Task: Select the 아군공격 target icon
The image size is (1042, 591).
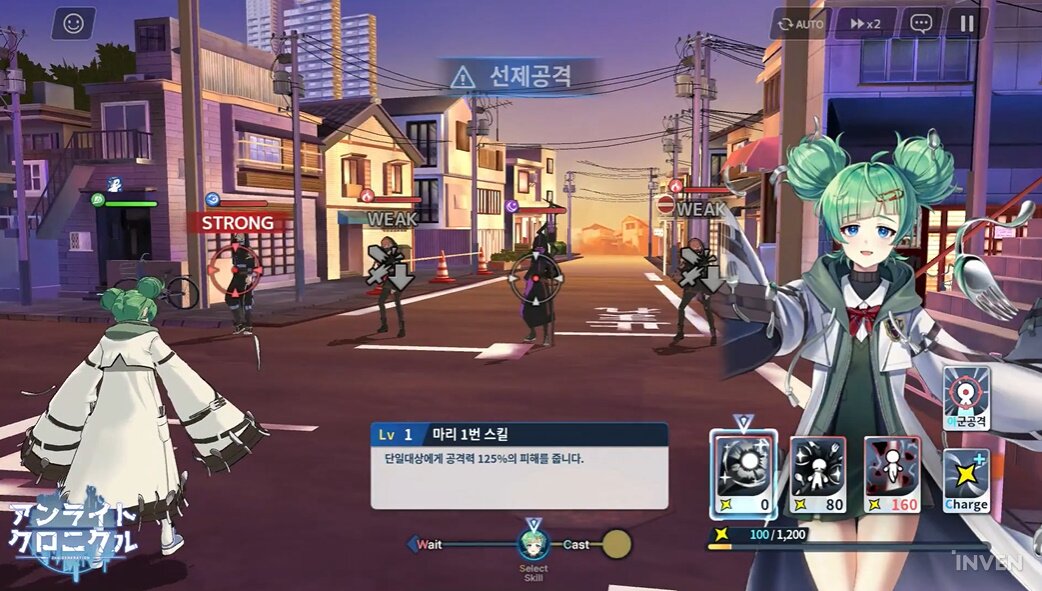Action: tap(966, 399)
